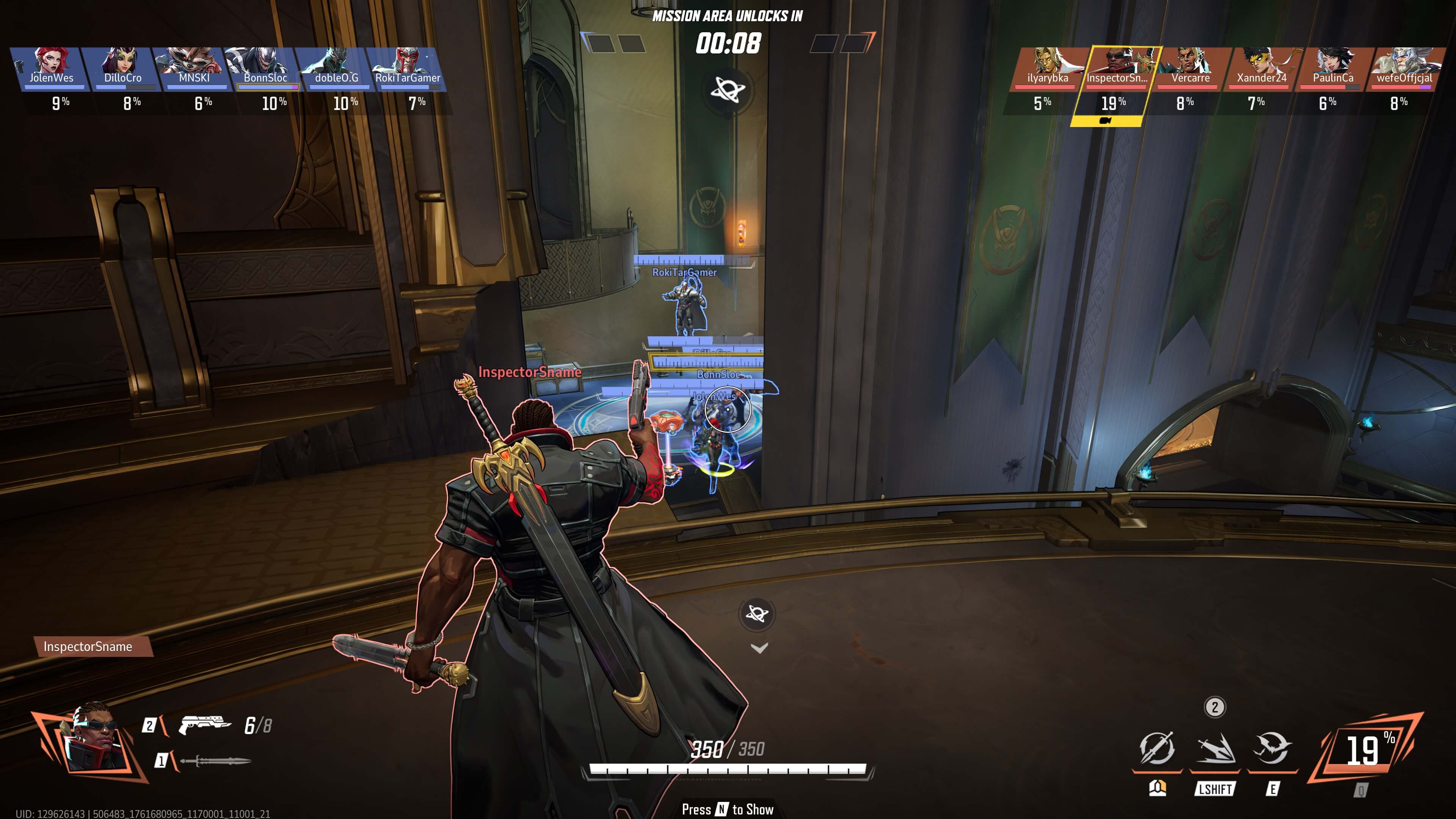Spectate DilloCro from the team bar
Viewport: 1456px width, 819px height.
pyautogui.click(x=122, y=68)
